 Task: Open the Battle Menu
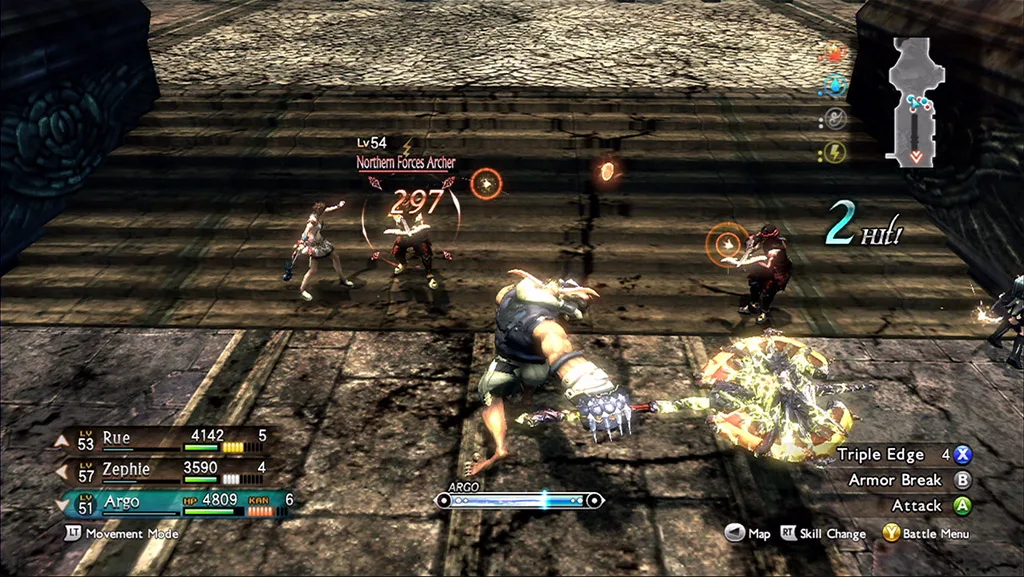pyautogui.click(x=925, y=534)
